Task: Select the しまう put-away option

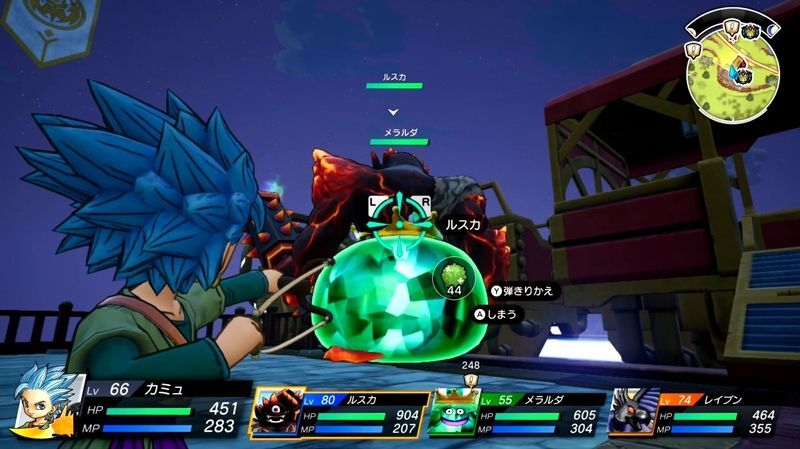Action: [x=499, y=315]
